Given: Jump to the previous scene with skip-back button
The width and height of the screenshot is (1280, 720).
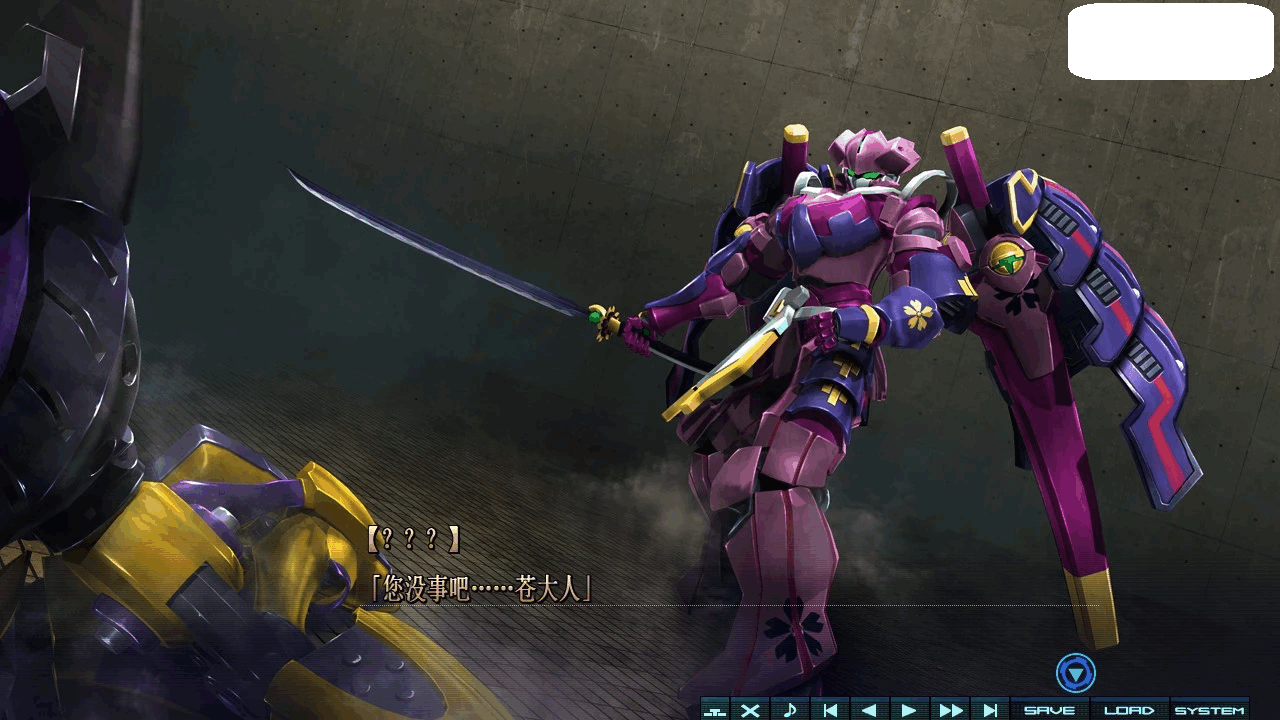Looking at the screenshot, I should tap(830, 709).
